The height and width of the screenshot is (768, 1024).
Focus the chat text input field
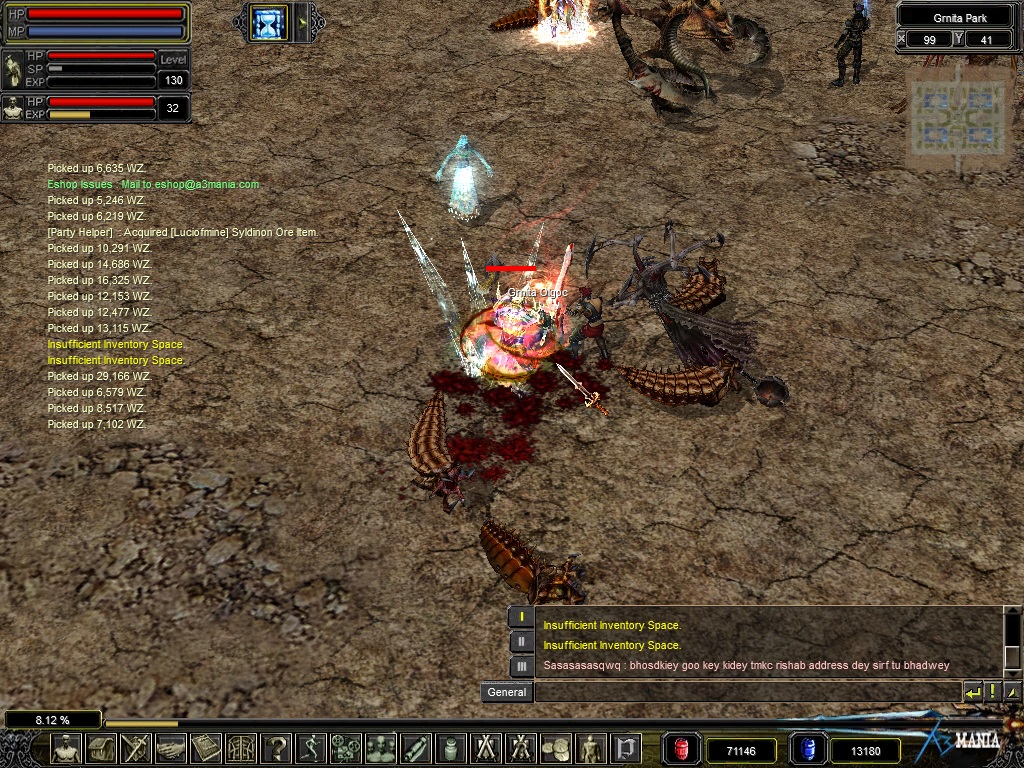pos(747,692)
